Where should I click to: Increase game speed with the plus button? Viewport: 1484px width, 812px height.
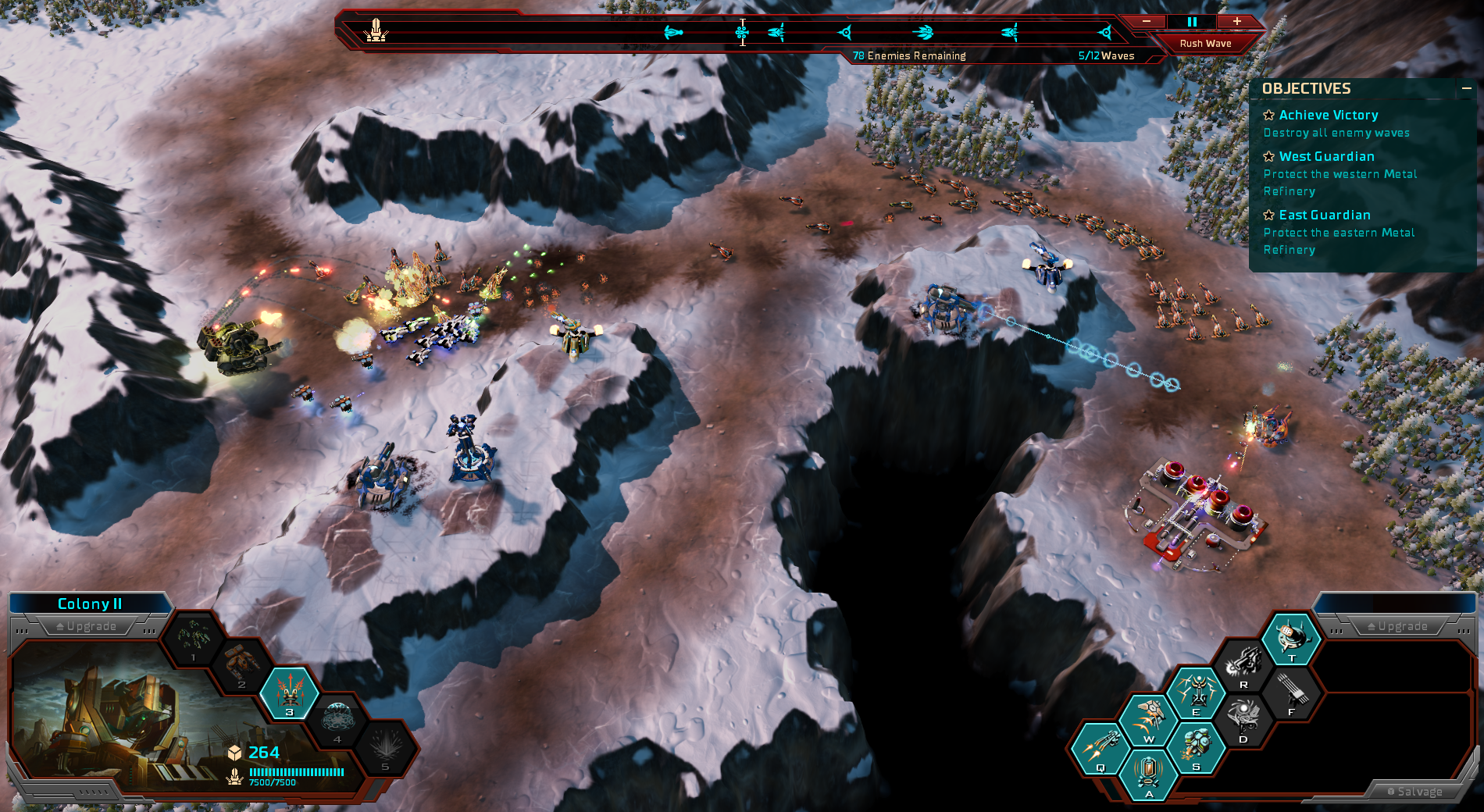[x=1237, y=22]
